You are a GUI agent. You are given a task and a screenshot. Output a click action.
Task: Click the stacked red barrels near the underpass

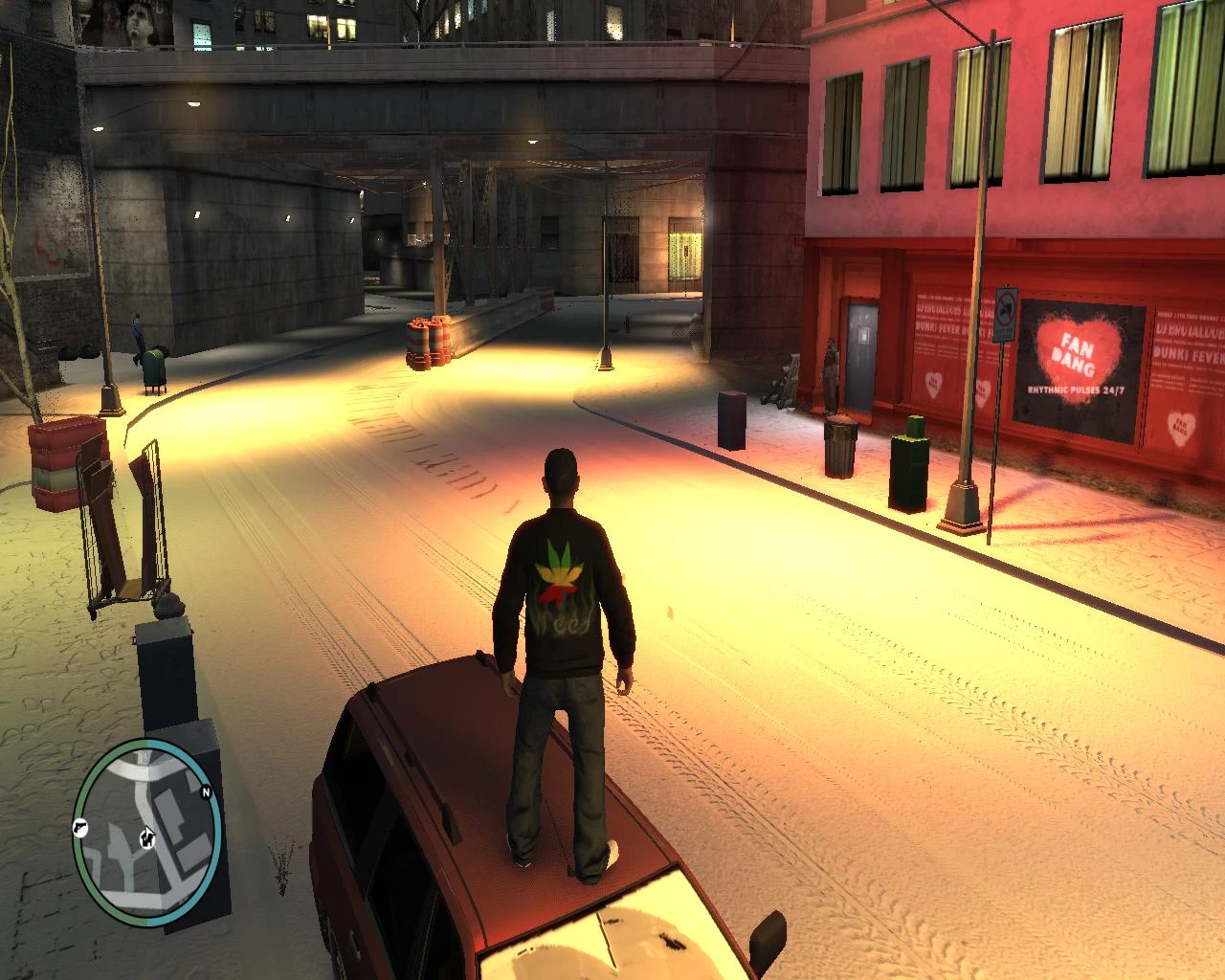pyautogui.click(x=429, y=342)
